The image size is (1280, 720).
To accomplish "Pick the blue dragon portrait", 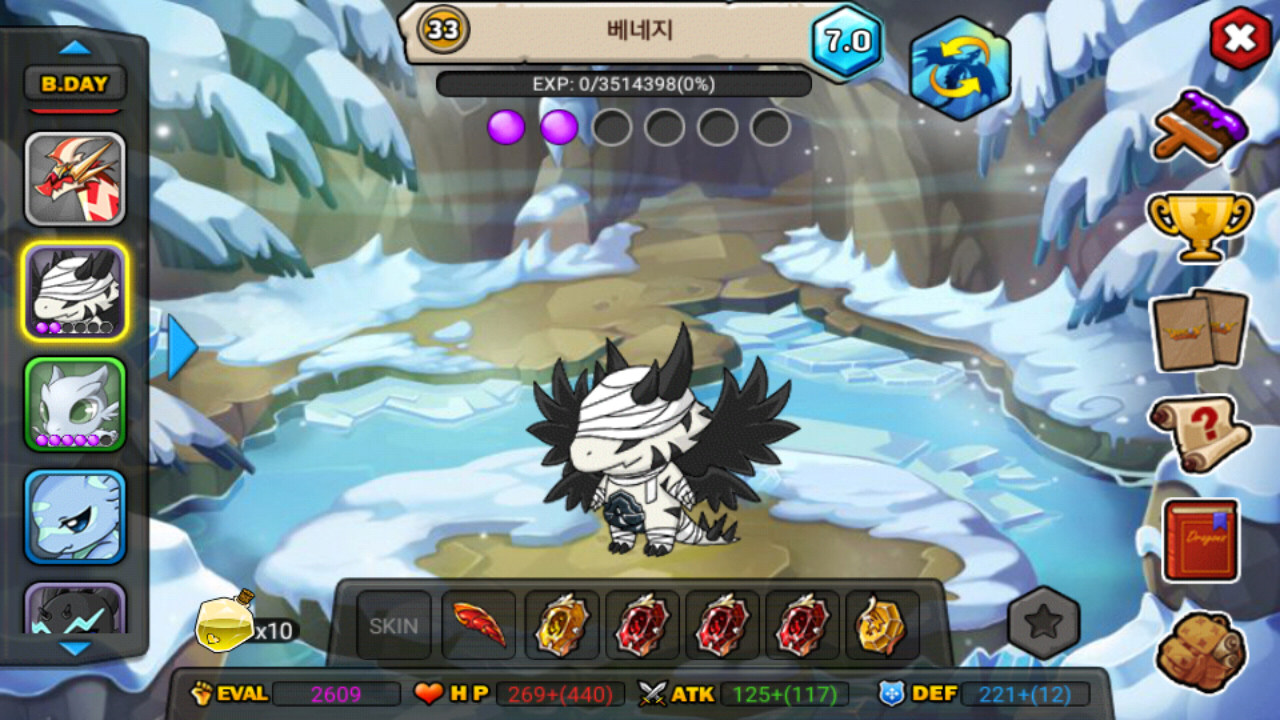I will point(75,516).
